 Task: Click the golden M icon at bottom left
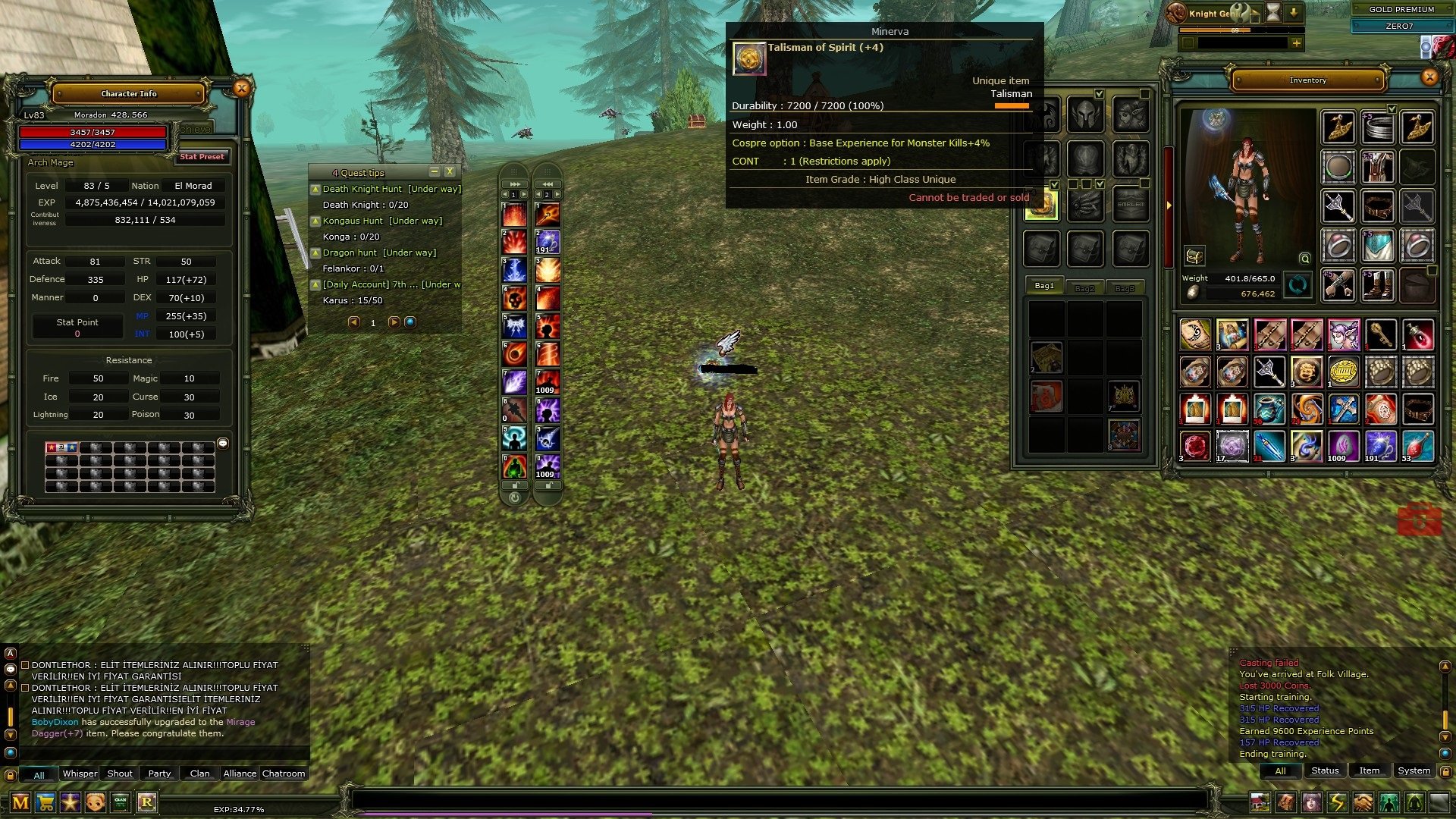pos(20,802)
